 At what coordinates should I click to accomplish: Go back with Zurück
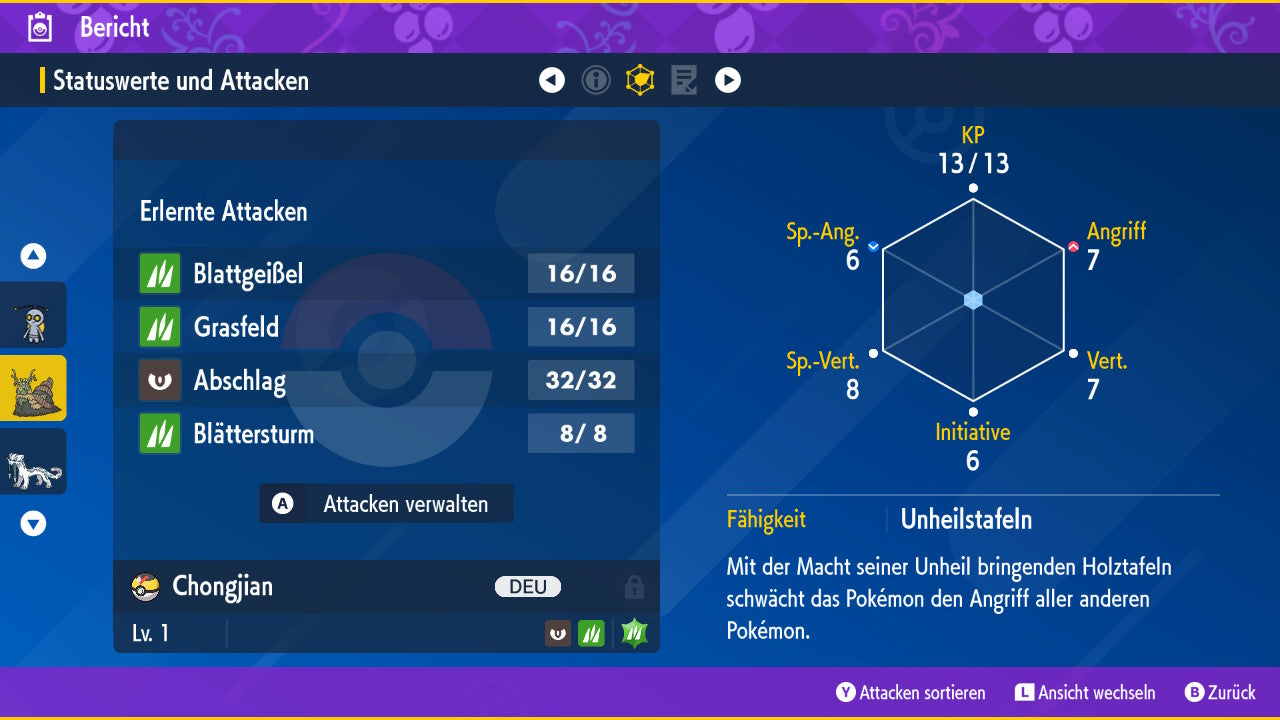(1220, 693)
